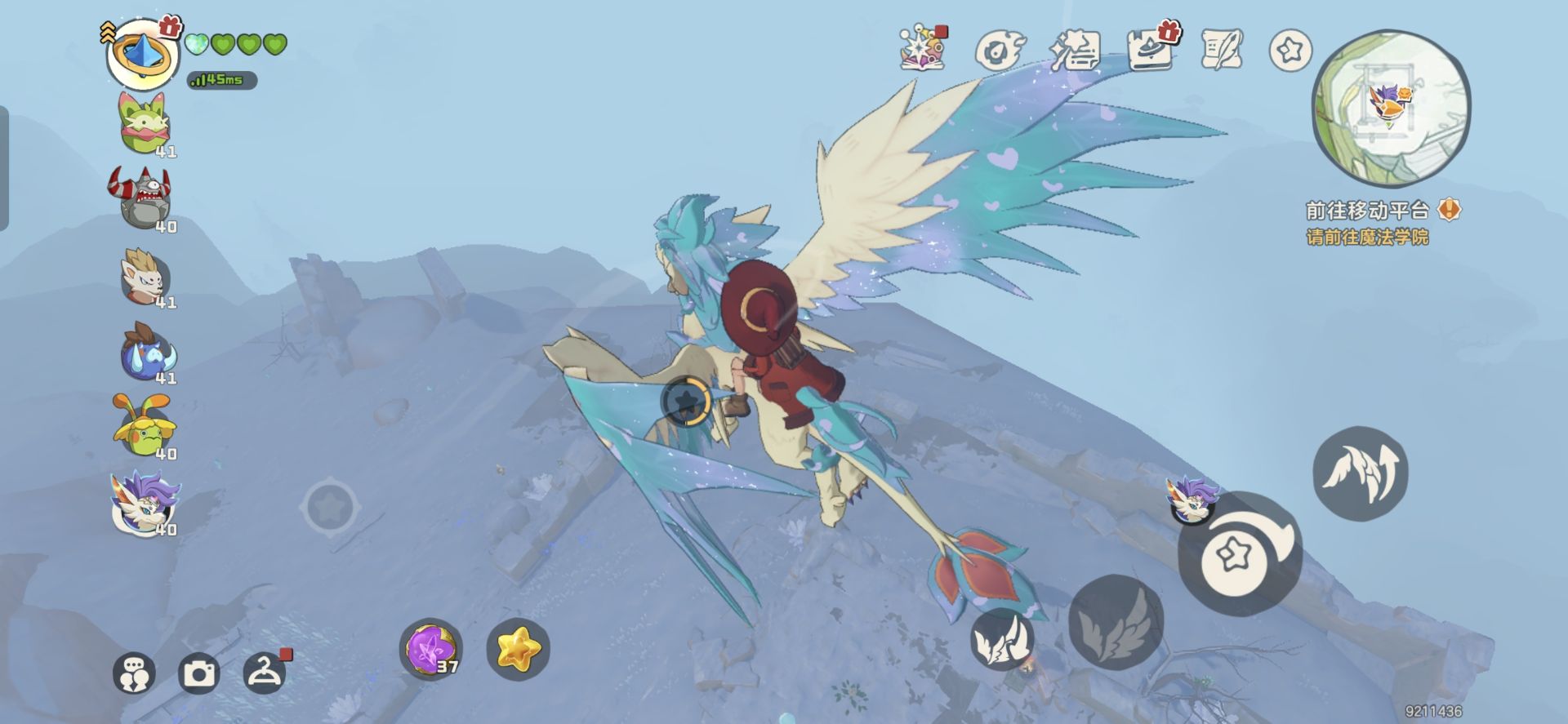The width and height of the screenshot is (1568, 724).
Task: Open the magic book events icon
Action: pyautogui.click(x=923, y=49)
